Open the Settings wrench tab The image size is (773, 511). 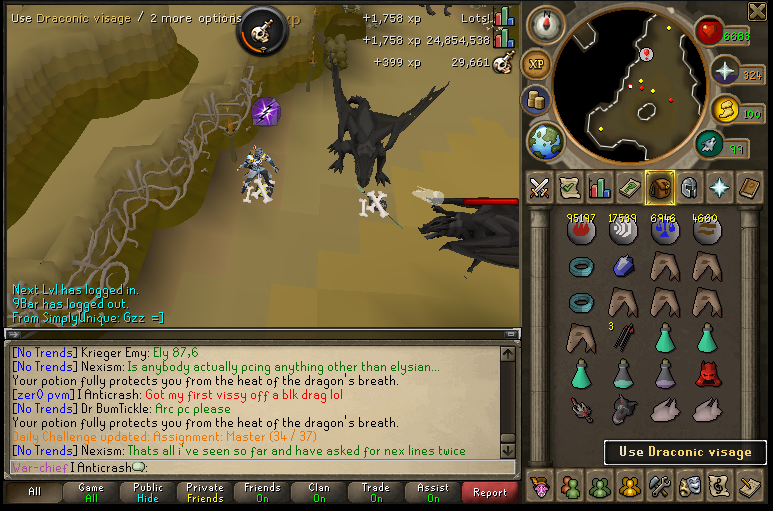(659, 486)
